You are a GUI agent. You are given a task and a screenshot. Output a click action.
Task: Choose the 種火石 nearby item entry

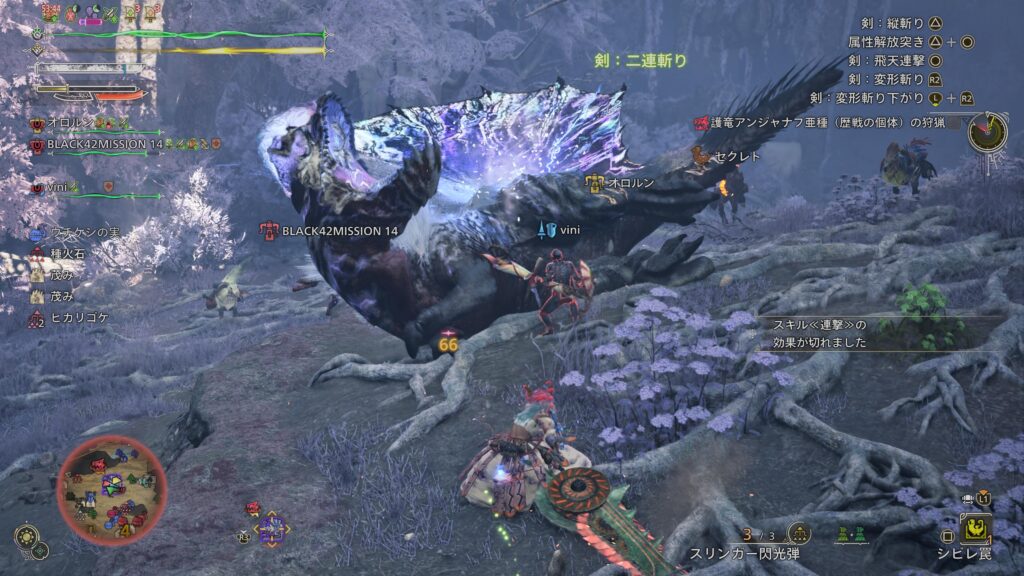[x=65, y=254]
